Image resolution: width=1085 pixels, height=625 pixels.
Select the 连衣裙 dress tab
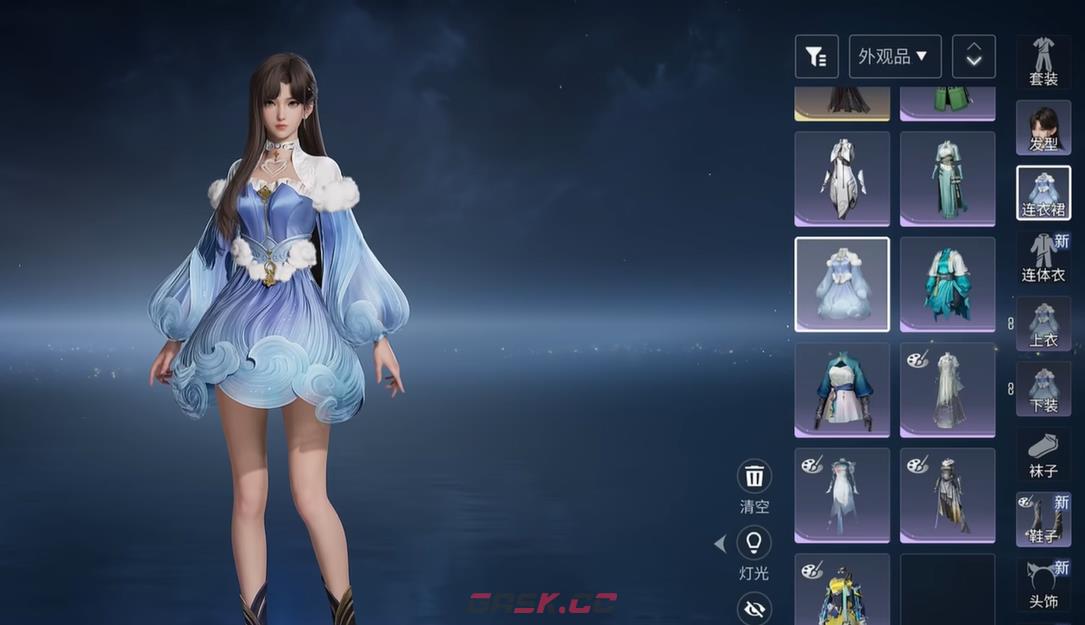pos(1043,193)
